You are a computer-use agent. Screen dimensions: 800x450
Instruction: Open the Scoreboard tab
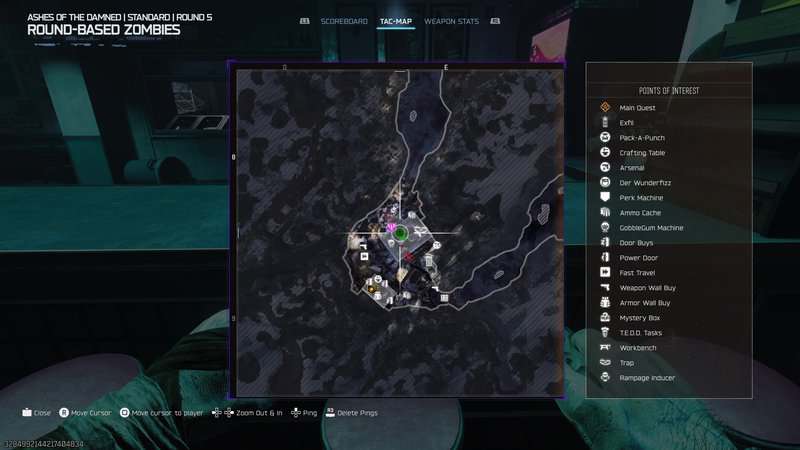point(344,21)
